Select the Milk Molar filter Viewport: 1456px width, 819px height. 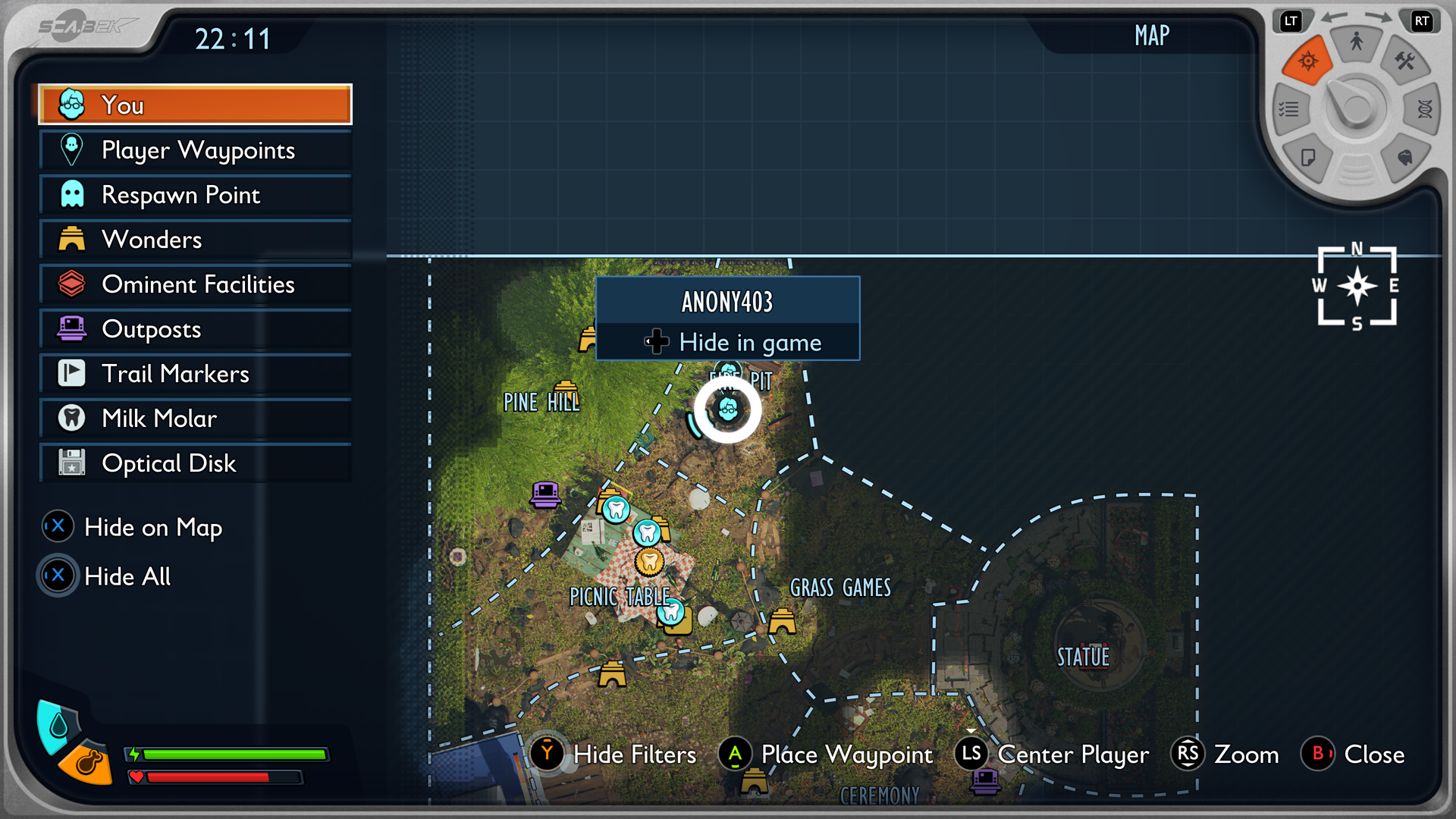point(195,419)
